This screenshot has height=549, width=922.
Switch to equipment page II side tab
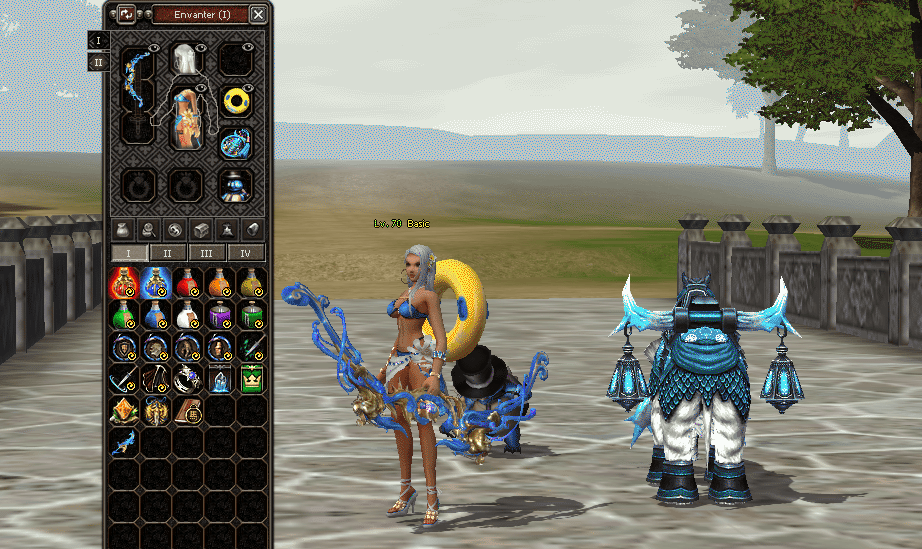tap(98, 62)
